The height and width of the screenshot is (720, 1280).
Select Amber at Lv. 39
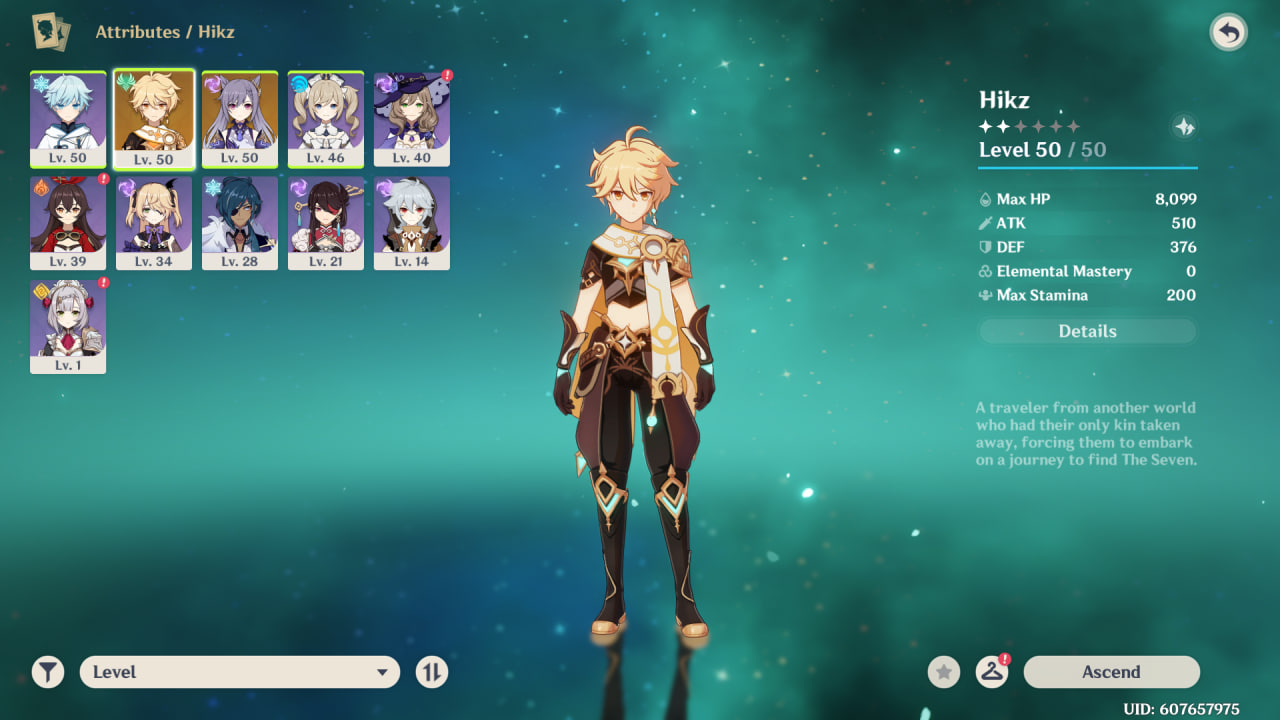[x=68, y=222]
